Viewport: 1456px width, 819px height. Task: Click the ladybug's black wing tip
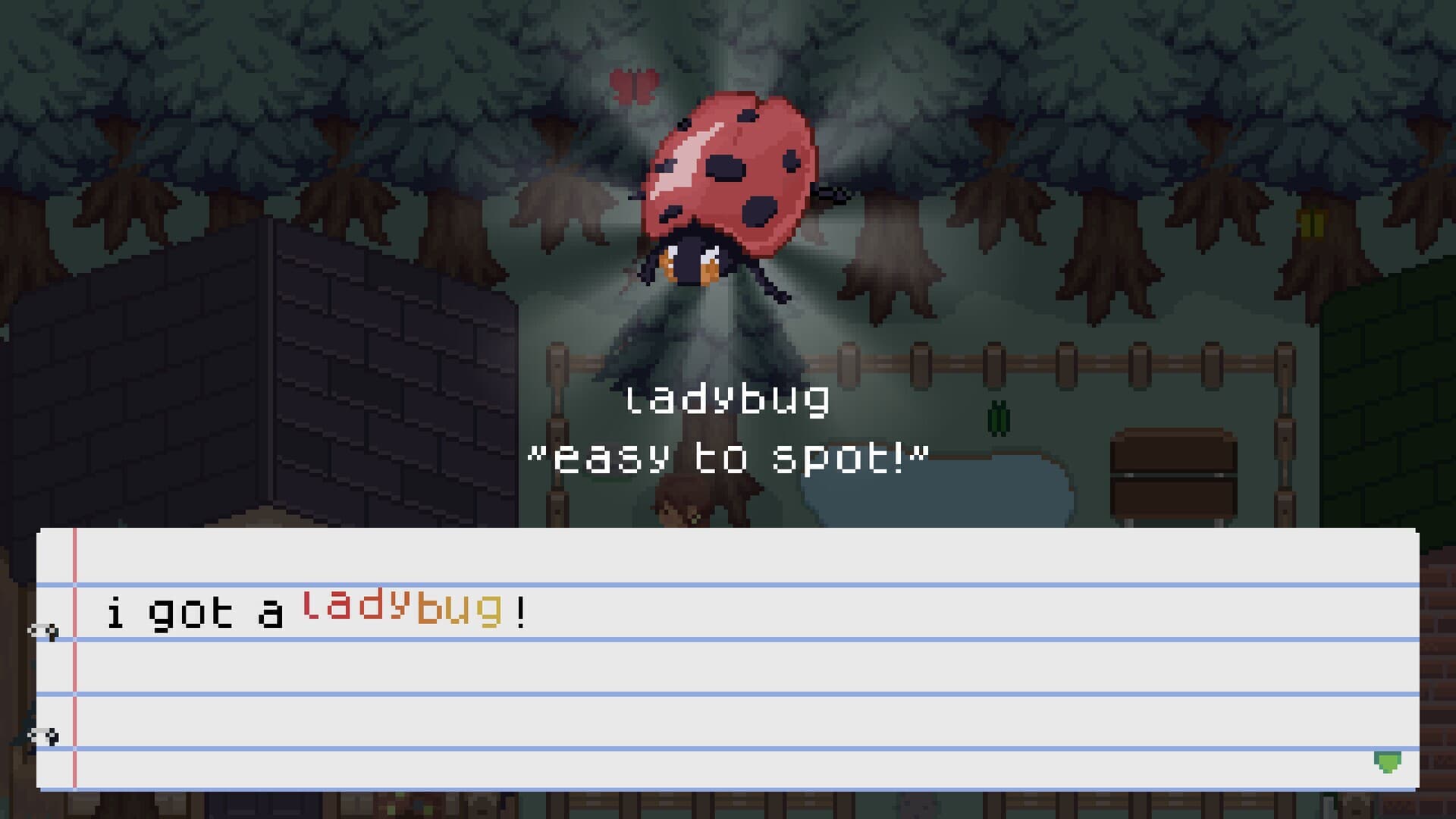pos(827,193)
